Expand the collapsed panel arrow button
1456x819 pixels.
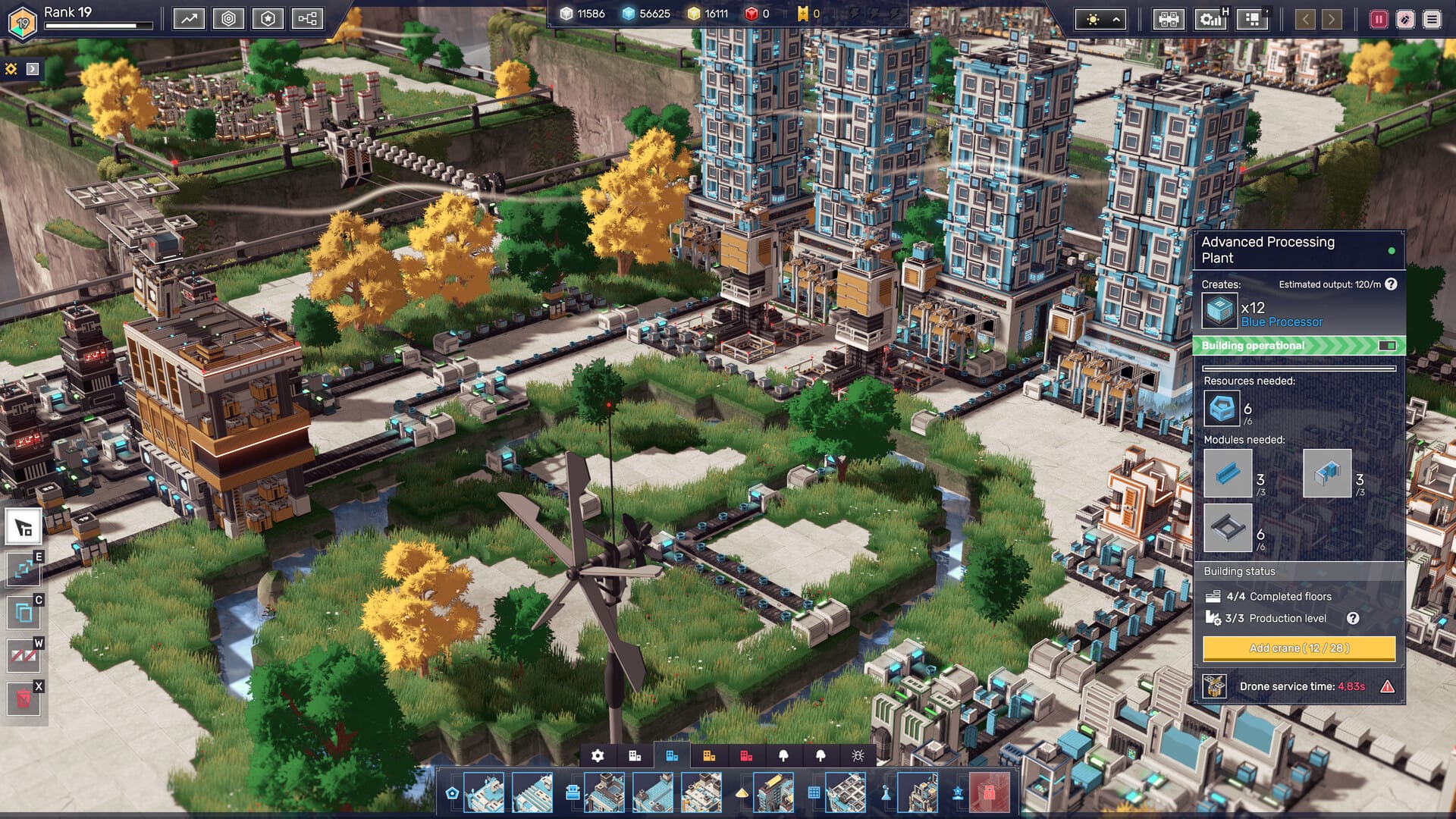[33, 69]
